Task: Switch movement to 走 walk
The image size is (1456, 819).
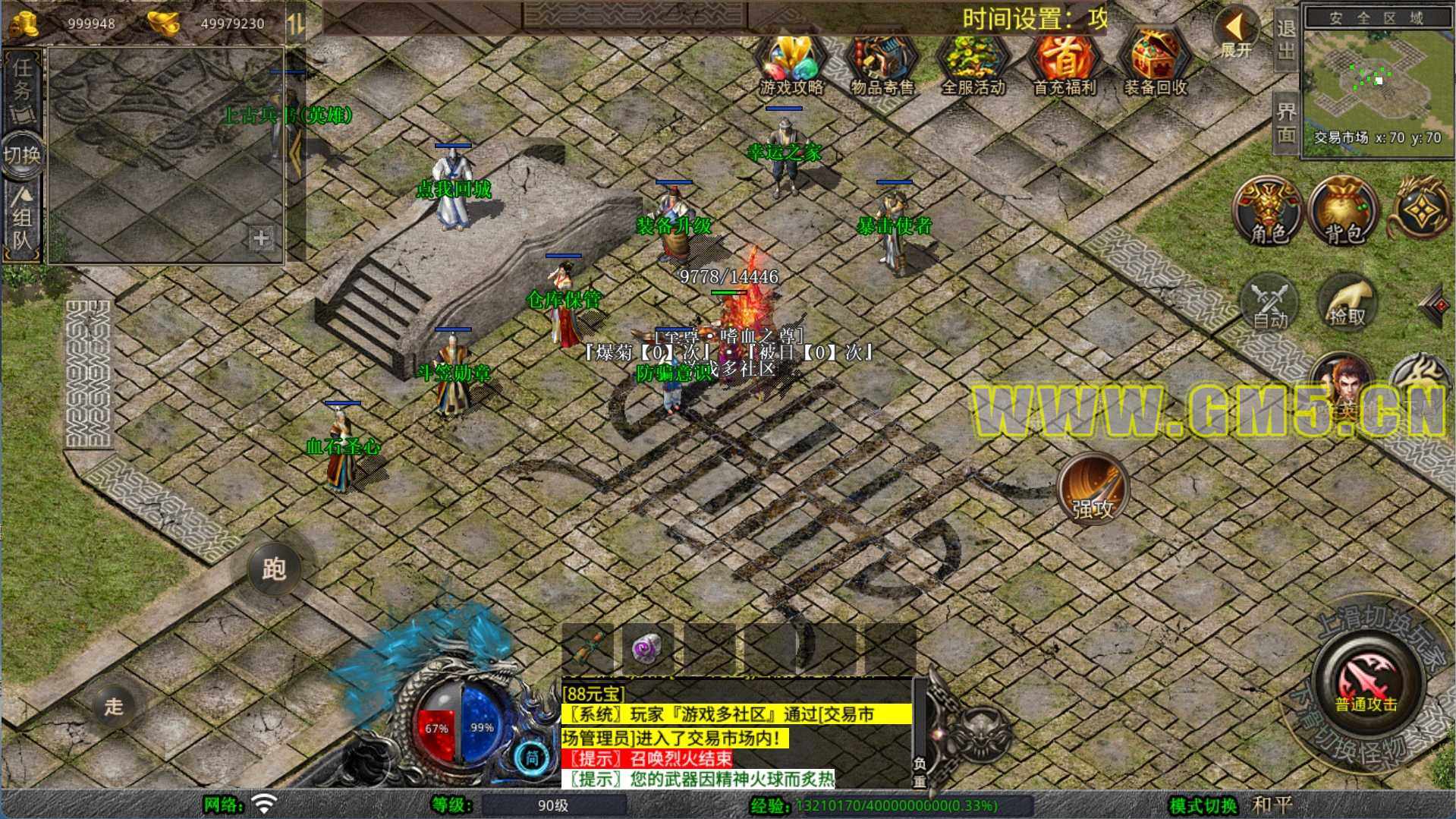Action: point(114,706)
